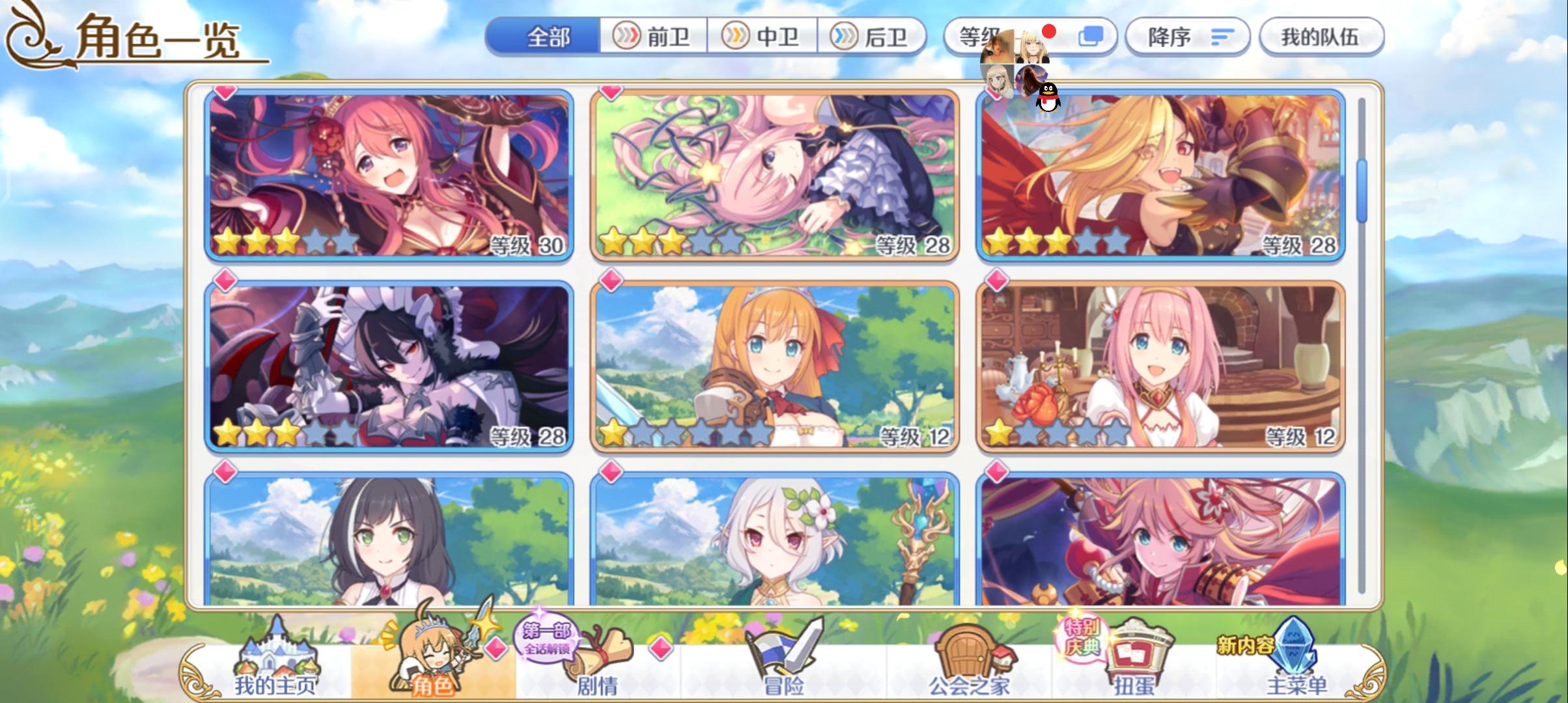
Task: Click the blue grid-view icon beside sort avatars
Action: (x=1091, y=36)
